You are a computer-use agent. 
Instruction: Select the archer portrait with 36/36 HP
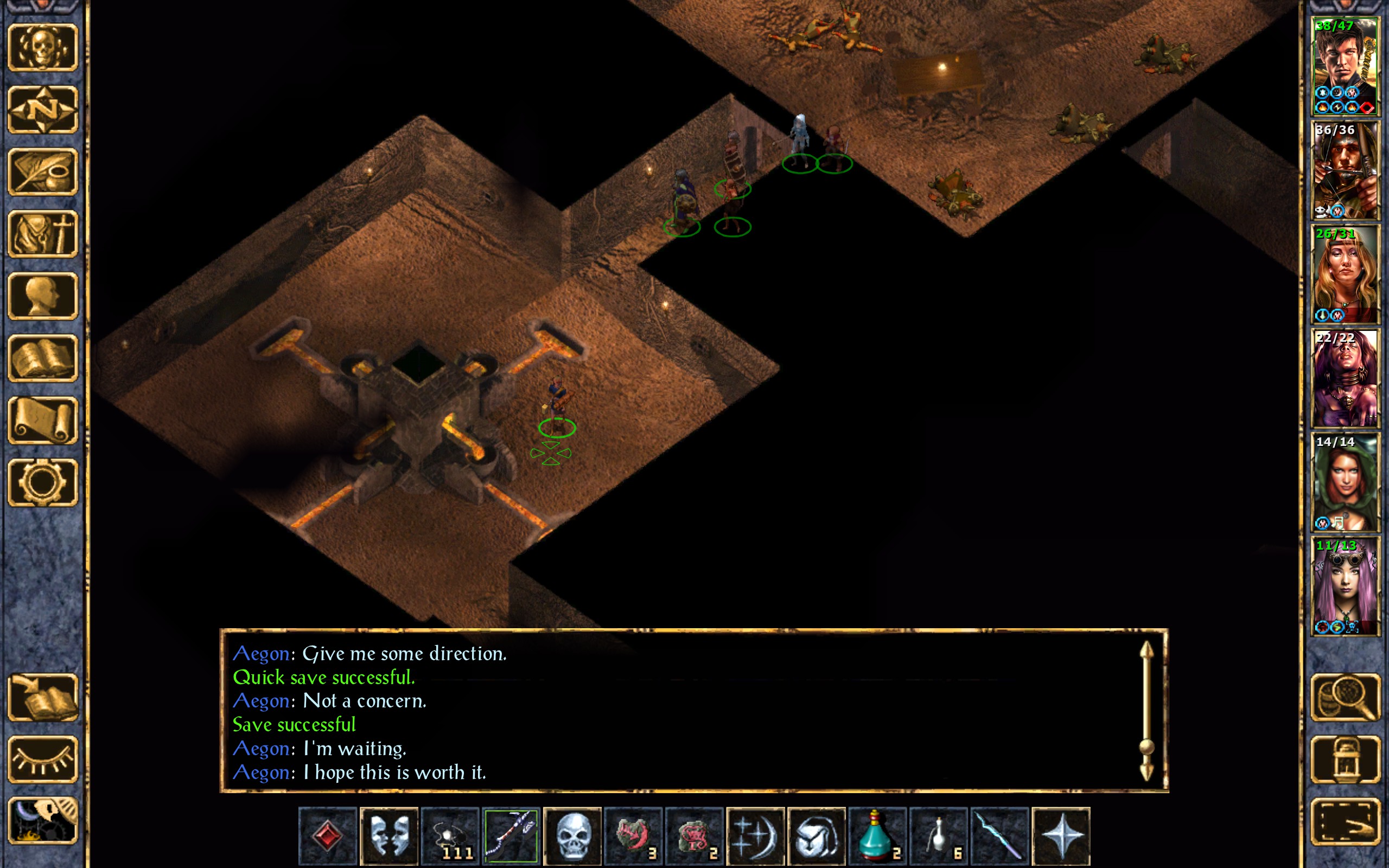(1345, 170)
